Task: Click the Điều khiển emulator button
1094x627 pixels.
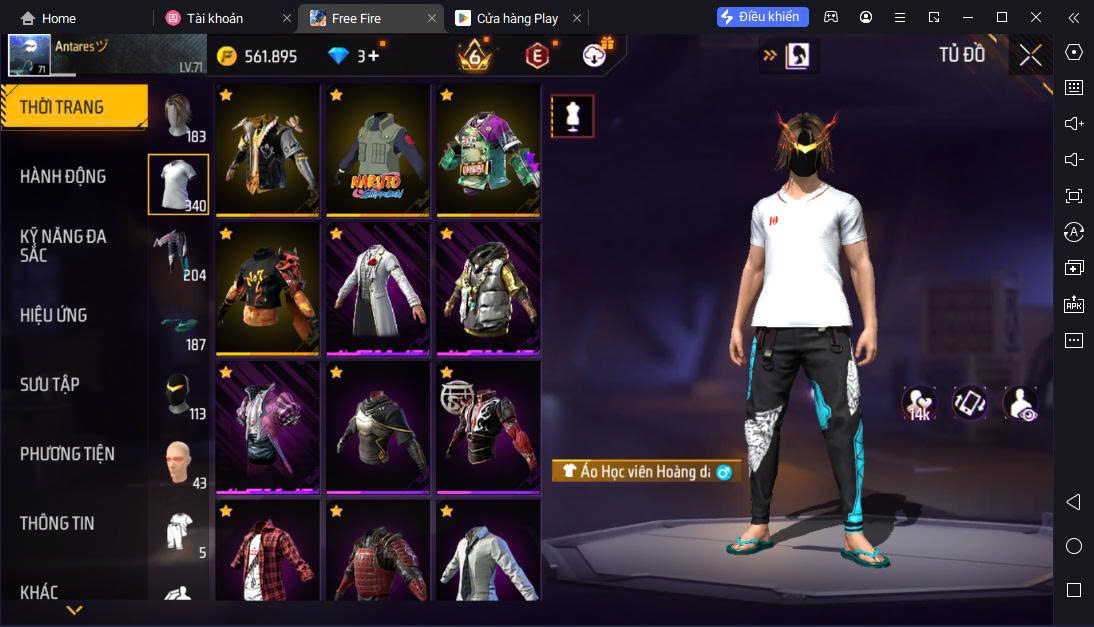Action: 762,17
